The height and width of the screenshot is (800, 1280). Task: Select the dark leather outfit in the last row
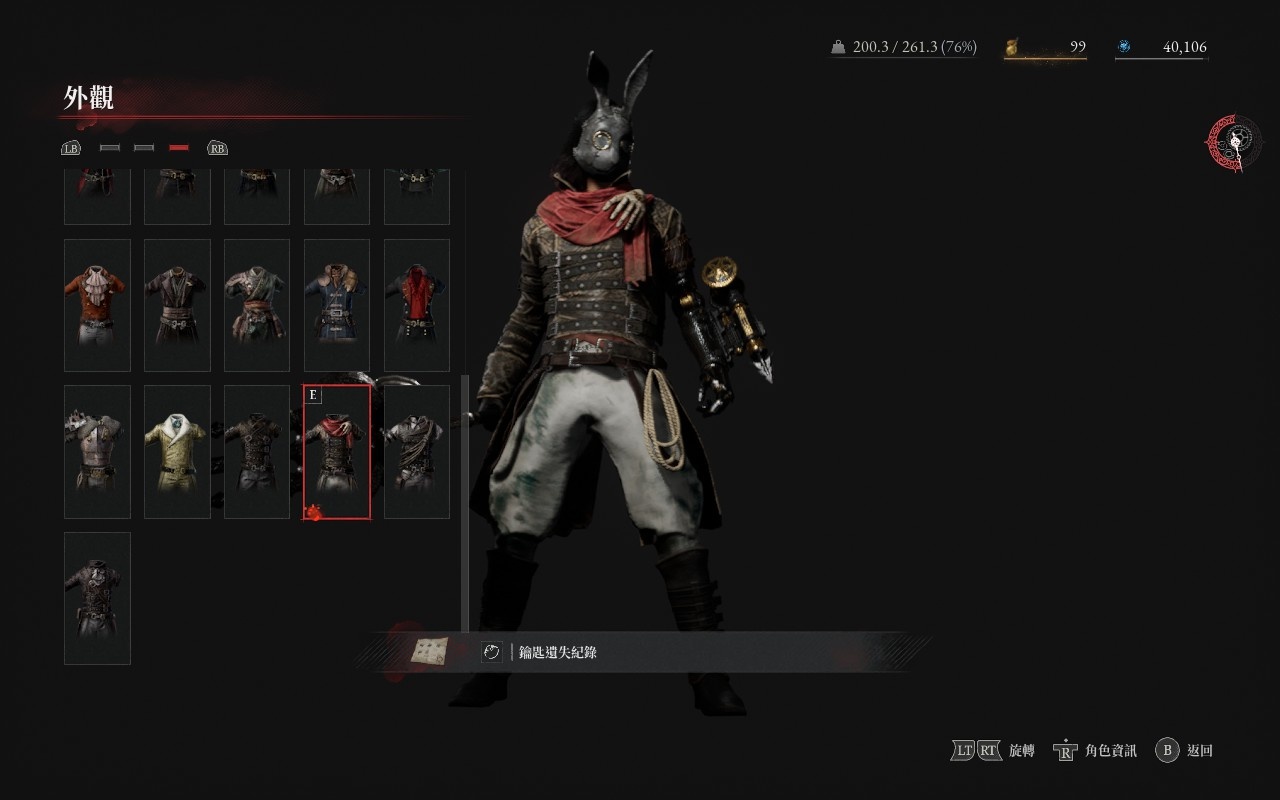pyautogui.click(x=97, y=598)
